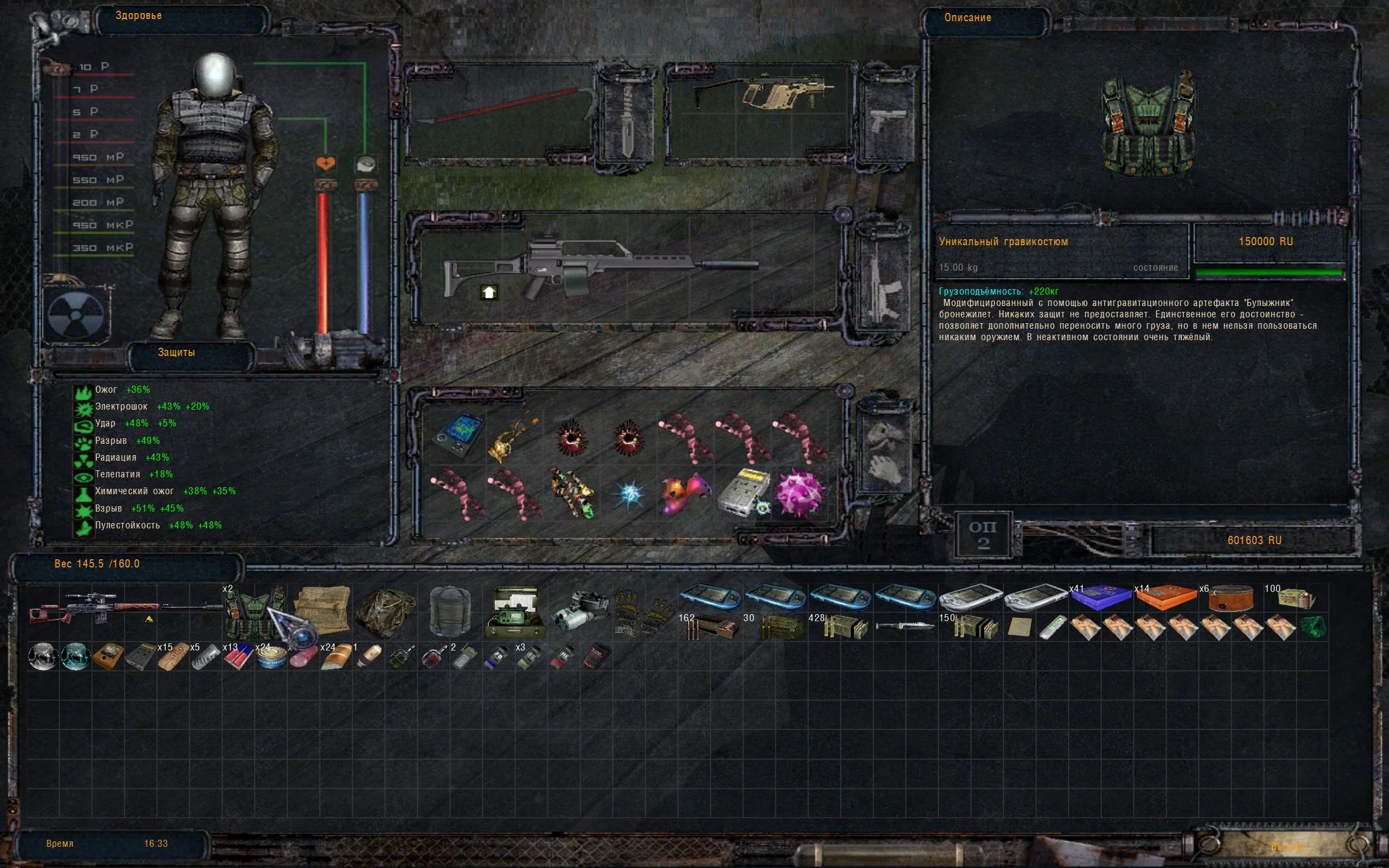Viewport: 1389px width, 868px height.
Task: Select the sleeping bag in the backpack
Action: click(450, 611)
